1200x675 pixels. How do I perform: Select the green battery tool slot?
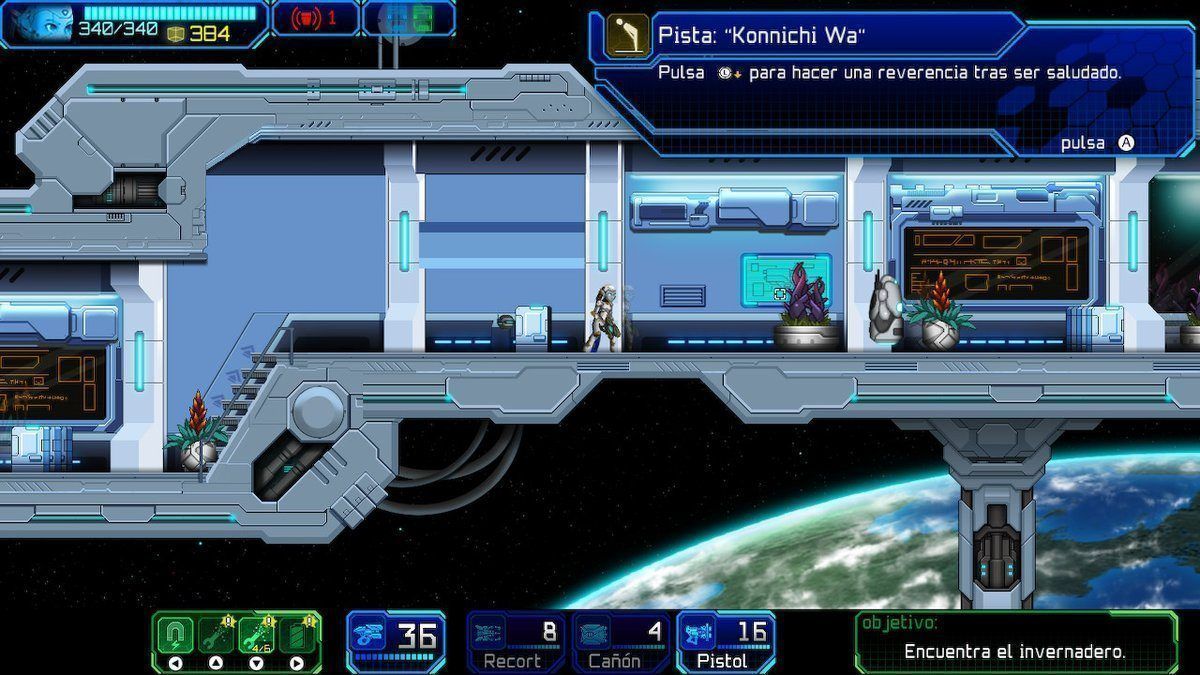(x=297, y=635)
